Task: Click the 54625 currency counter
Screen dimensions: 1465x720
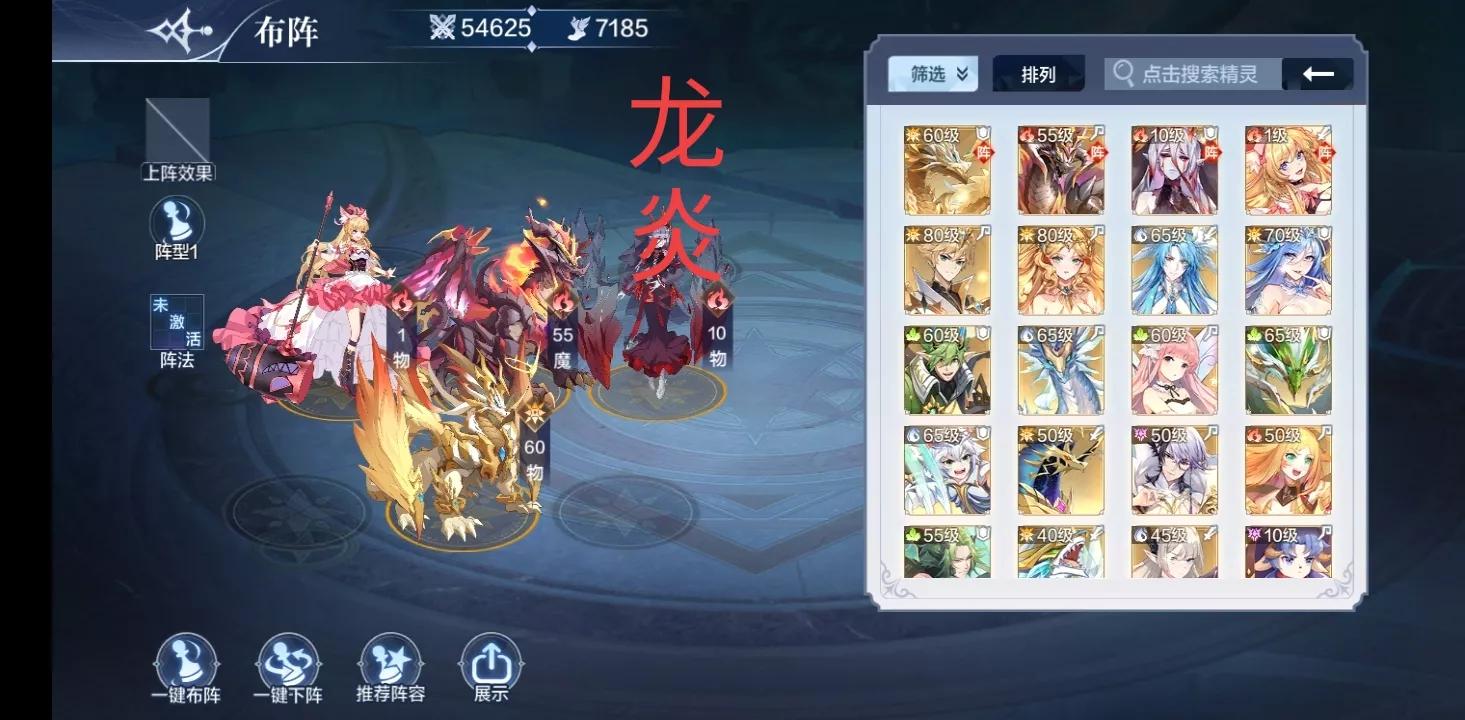Action: point(487,28)
